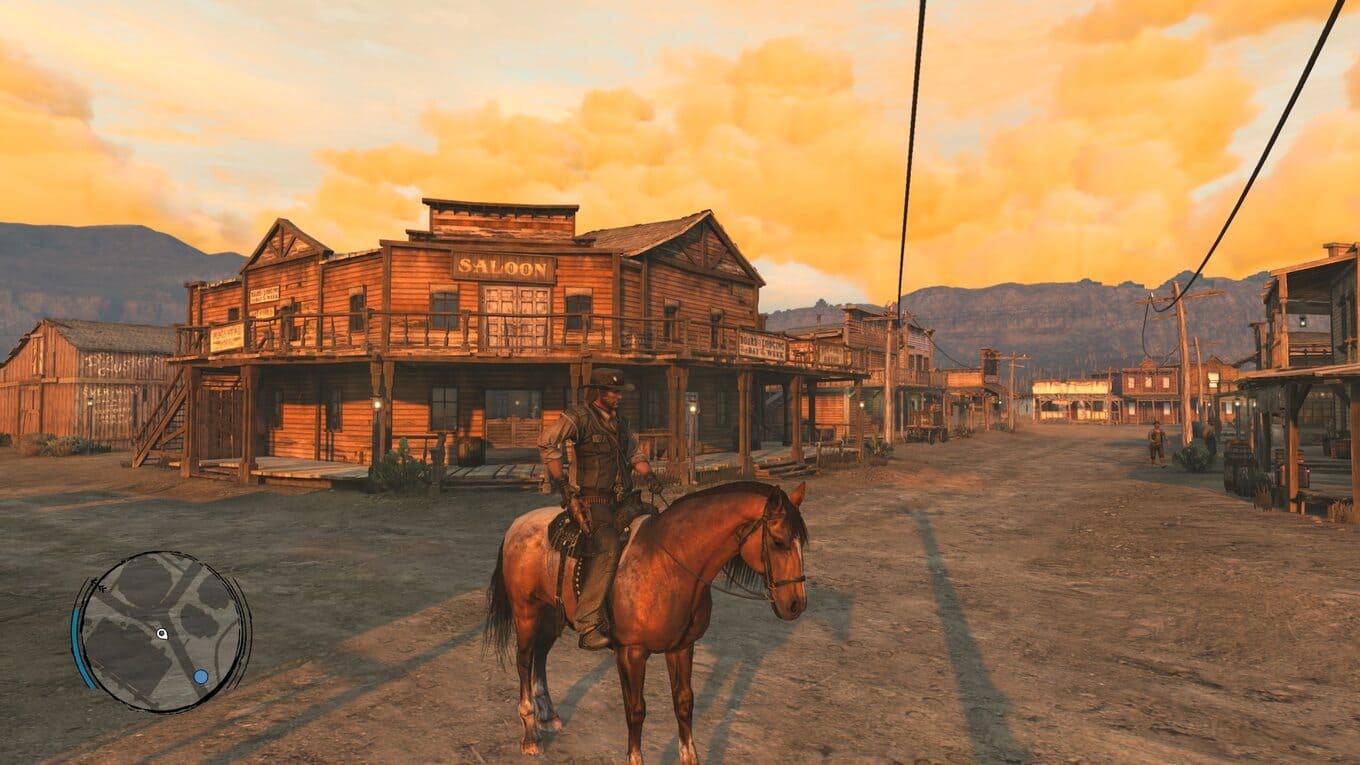Click the white player marker on the minimap
The width and height of the screenshot is (1360, 765).
[162, 633]
